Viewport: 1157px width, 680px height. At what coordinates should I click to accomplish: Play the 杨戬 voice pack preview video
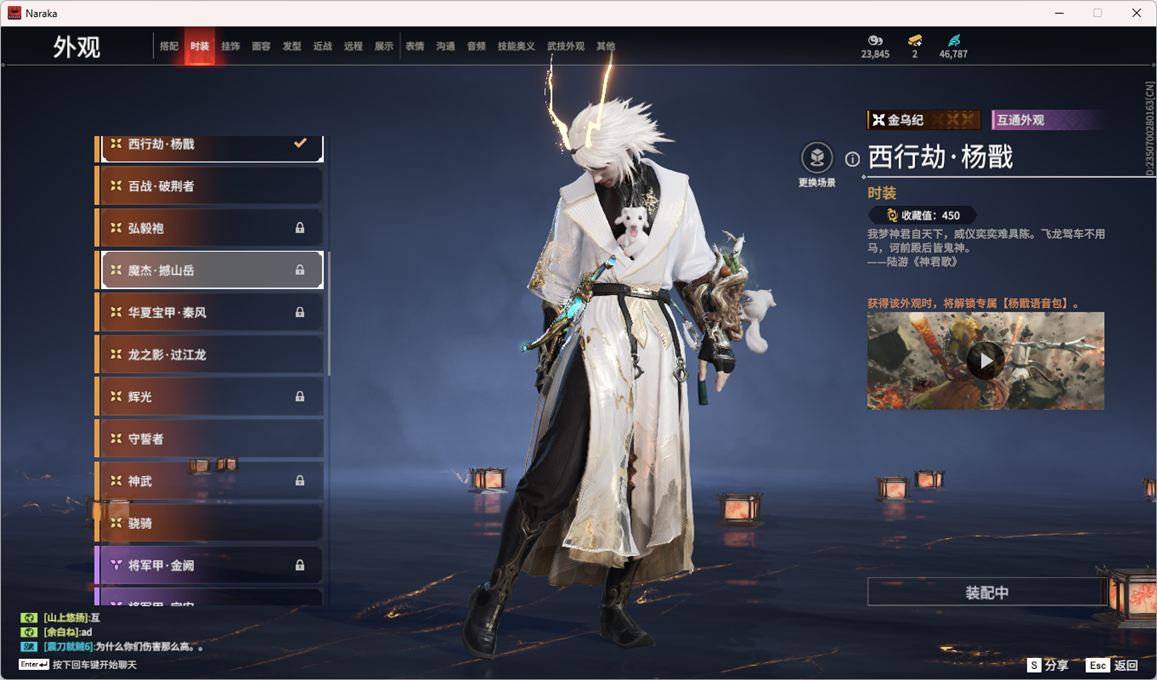[985, 360]
